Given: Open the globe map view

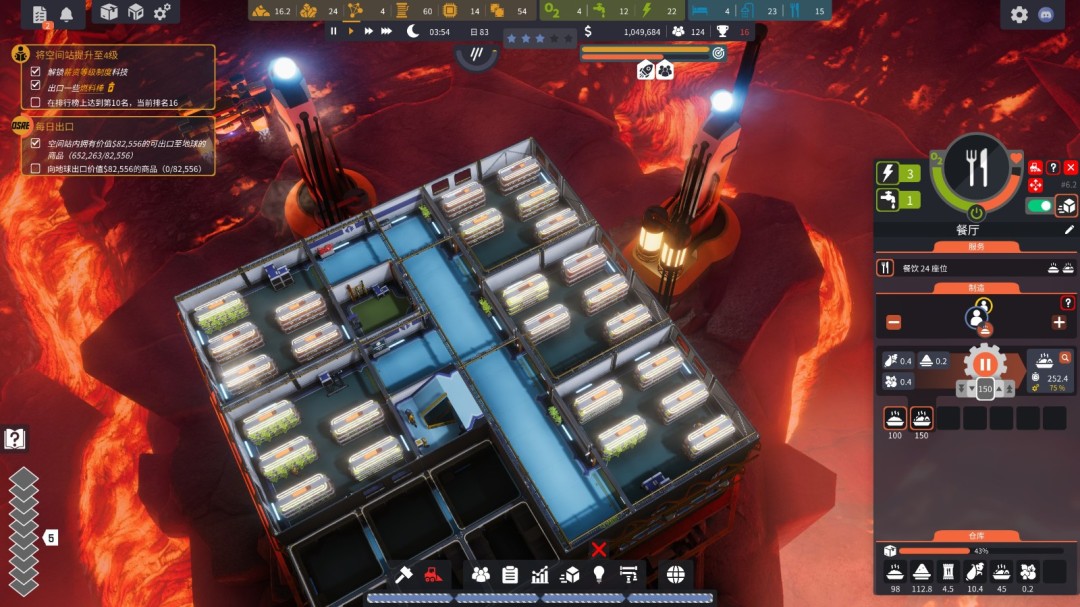Looking at the screenshot, I should 675,574.
